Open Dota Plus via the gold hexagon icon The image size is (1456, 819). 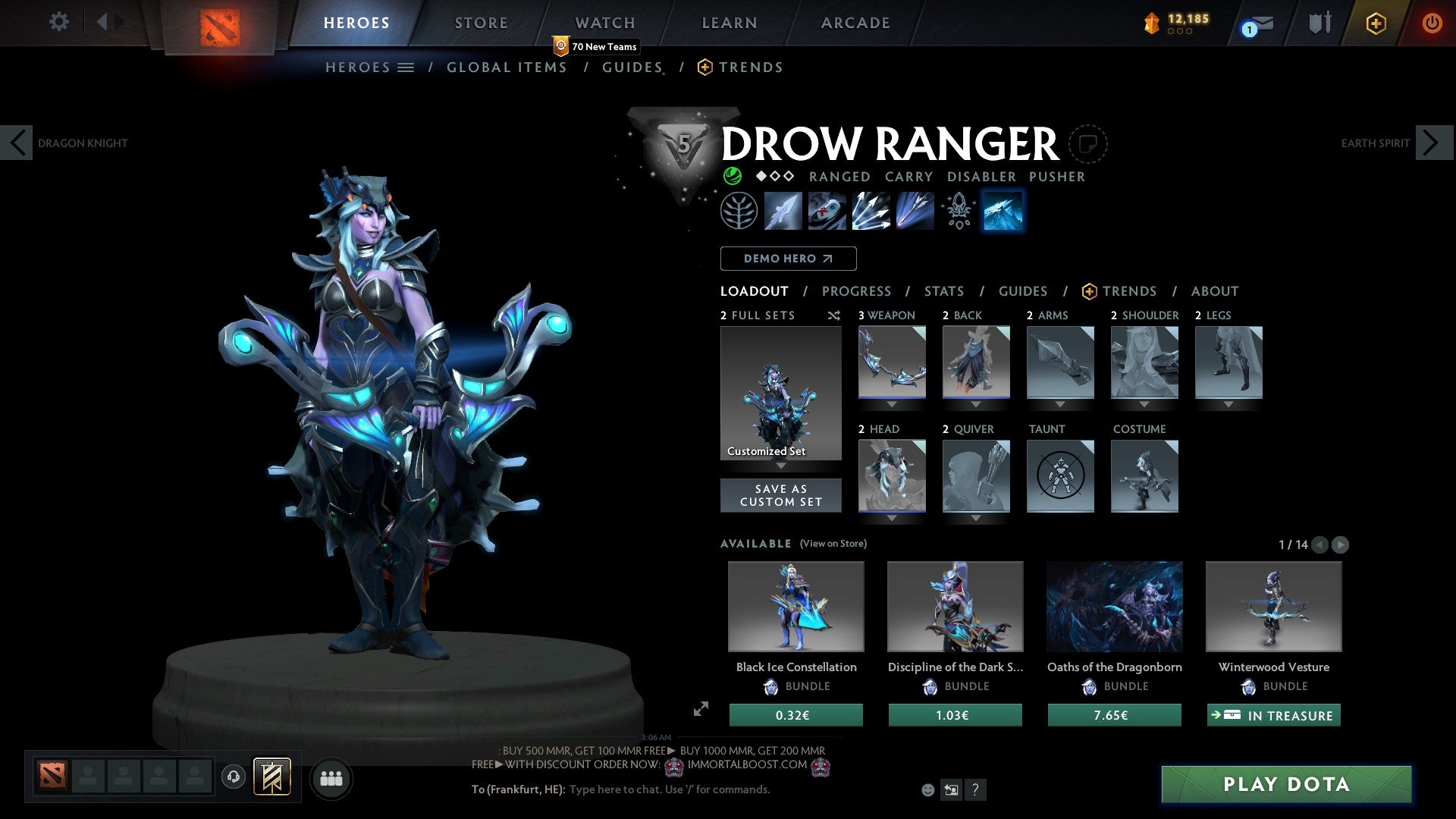coord(1375,23)
